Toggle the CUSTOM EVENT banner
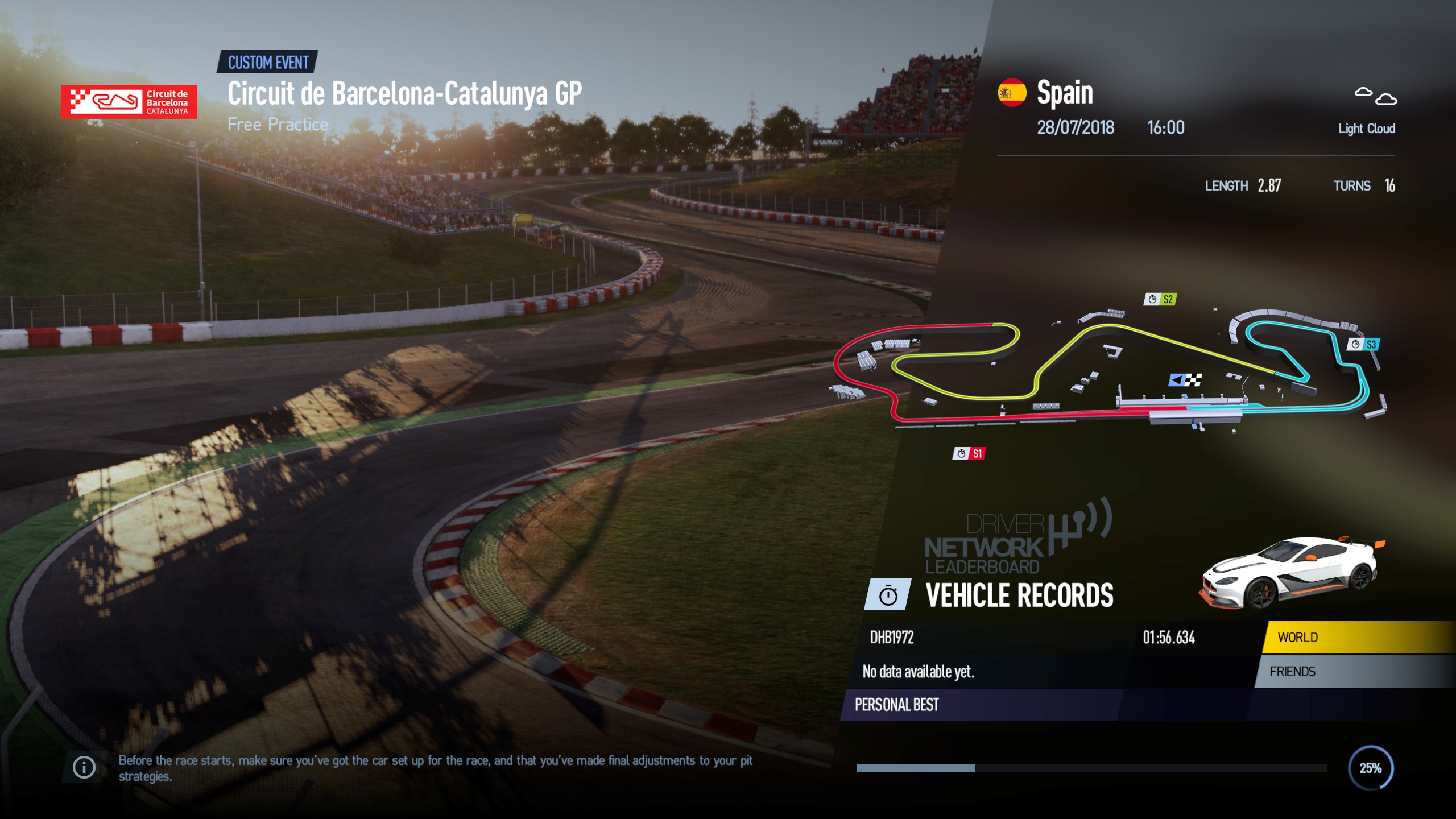This screenshot has height=819, width=1456. pyautogui.click(x=267, y=63)
